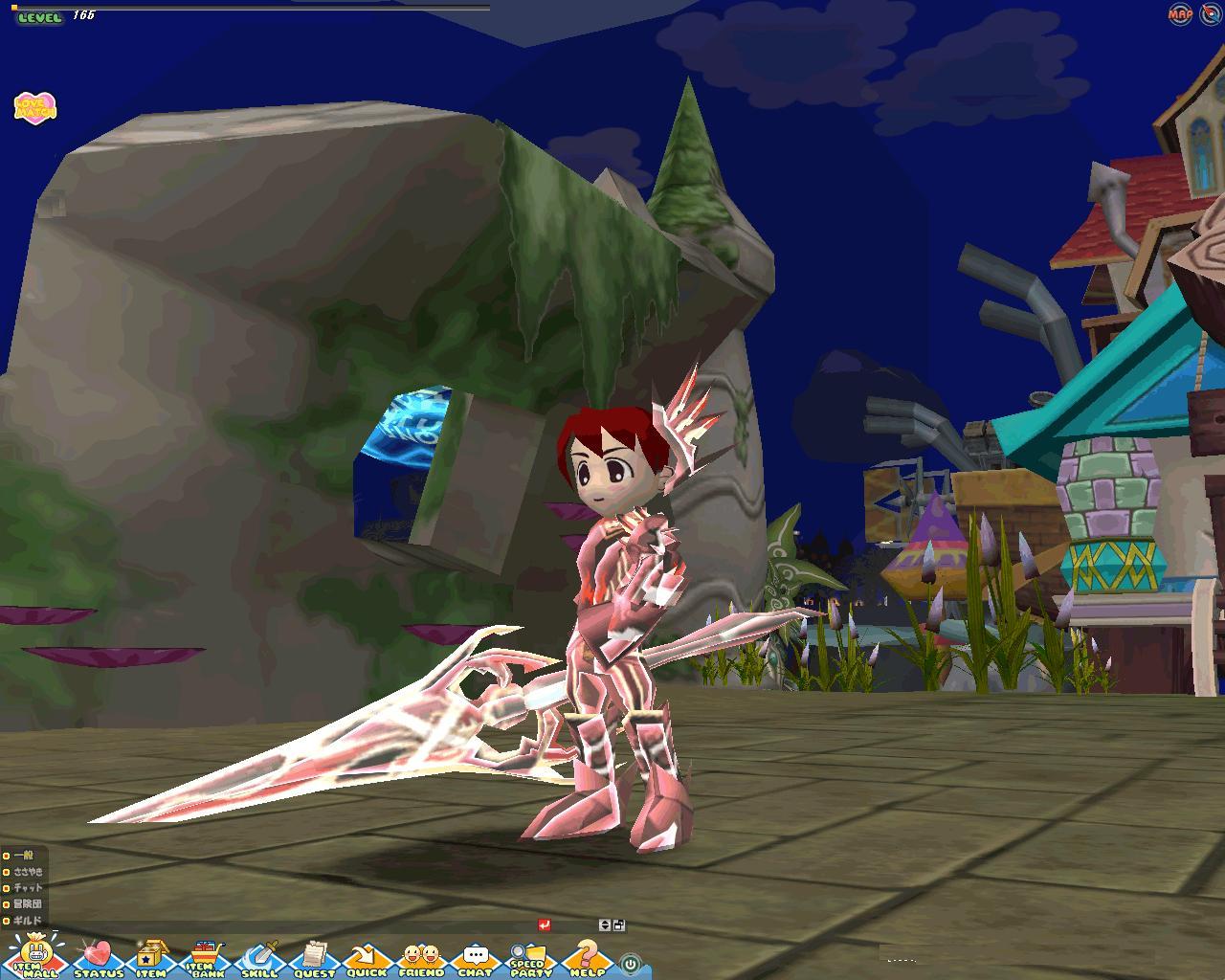Open the Quest log

pos(314,958)
